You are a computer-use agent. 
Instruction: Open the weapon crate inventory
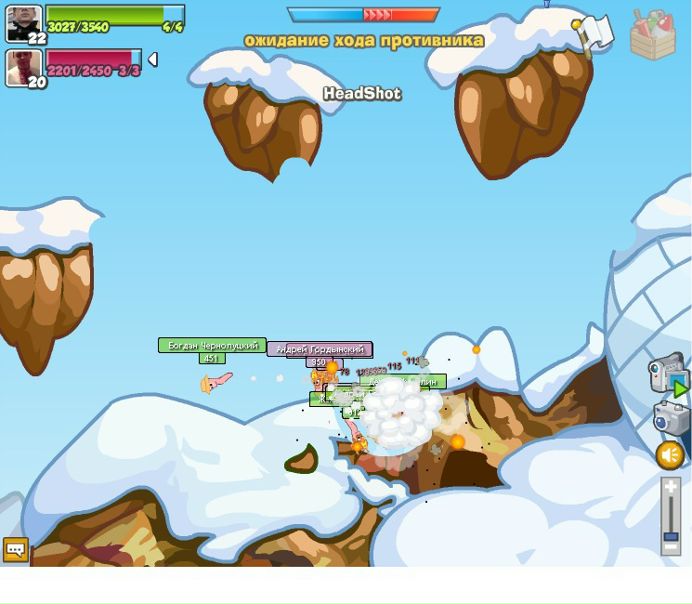click(652, 34)
